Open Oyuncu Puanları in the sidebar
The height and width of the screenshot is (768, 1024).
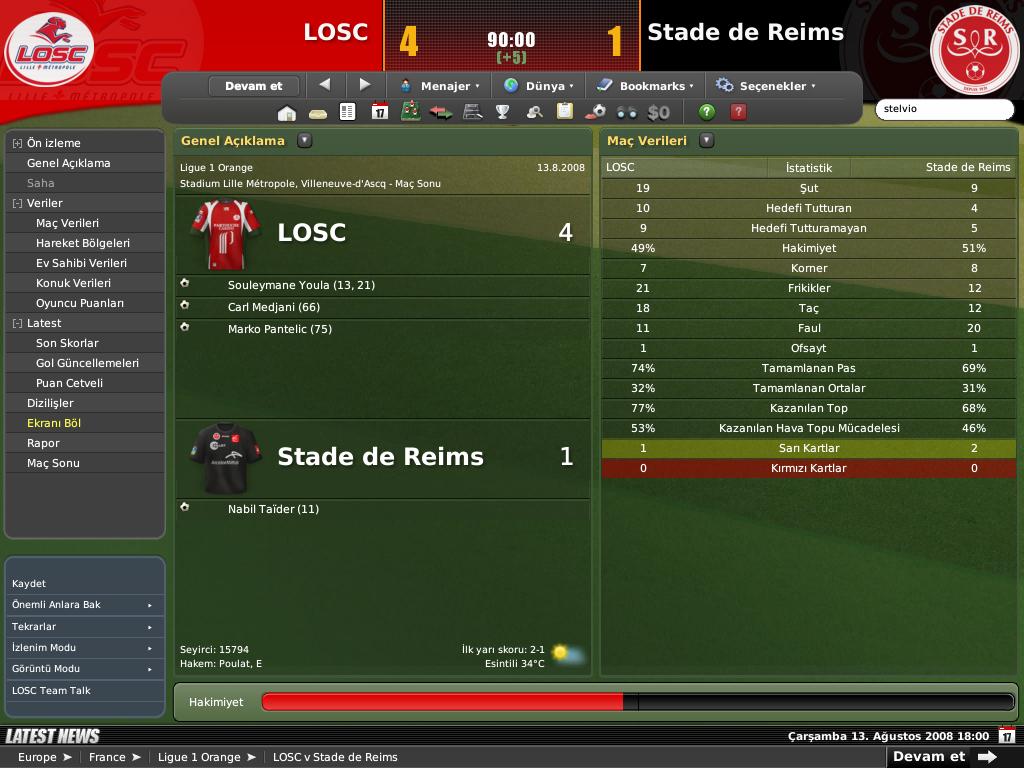coord(80,303)
